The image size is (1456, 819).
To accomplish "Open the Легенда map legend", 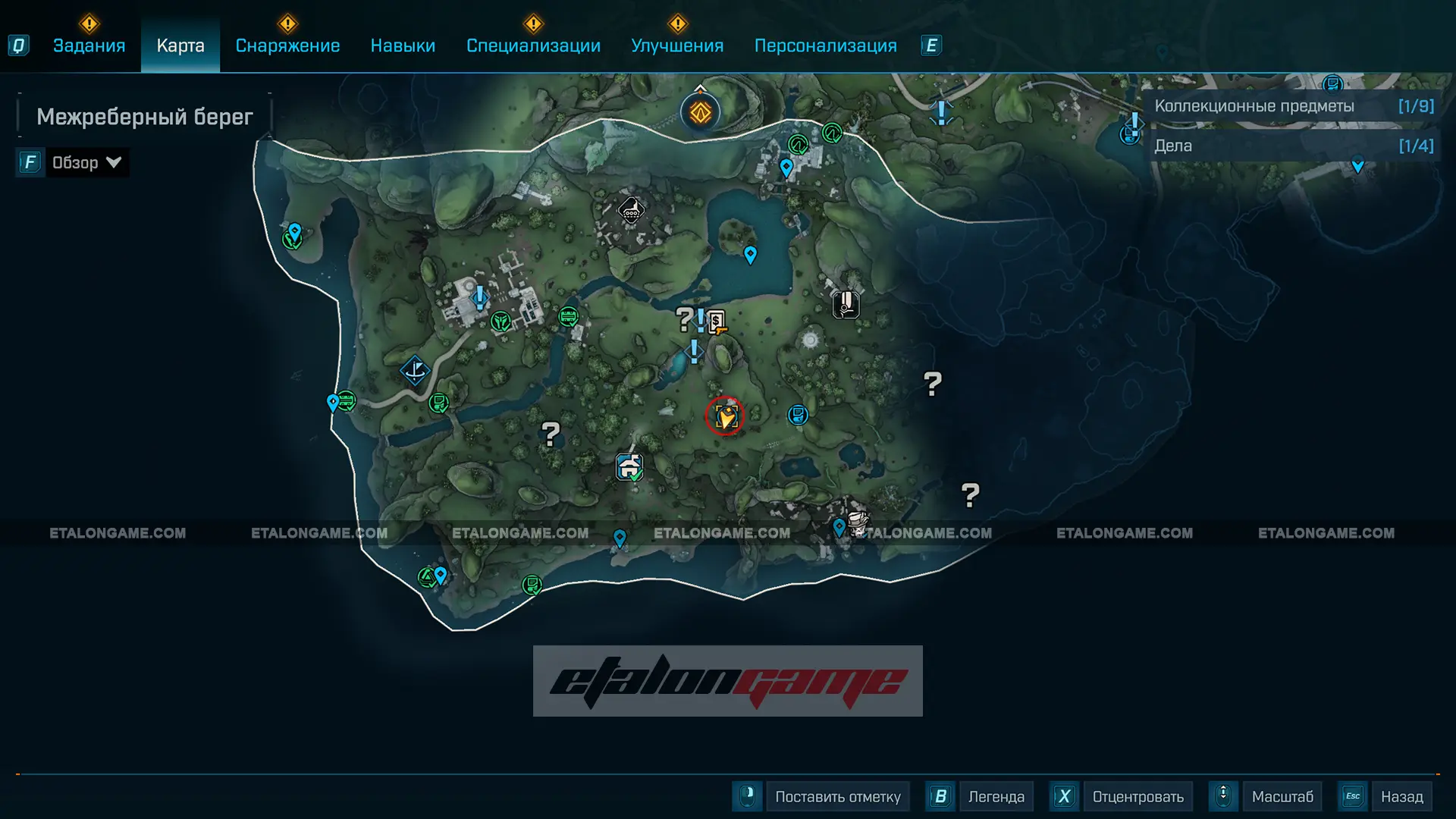I will click(x=996, y=796).
